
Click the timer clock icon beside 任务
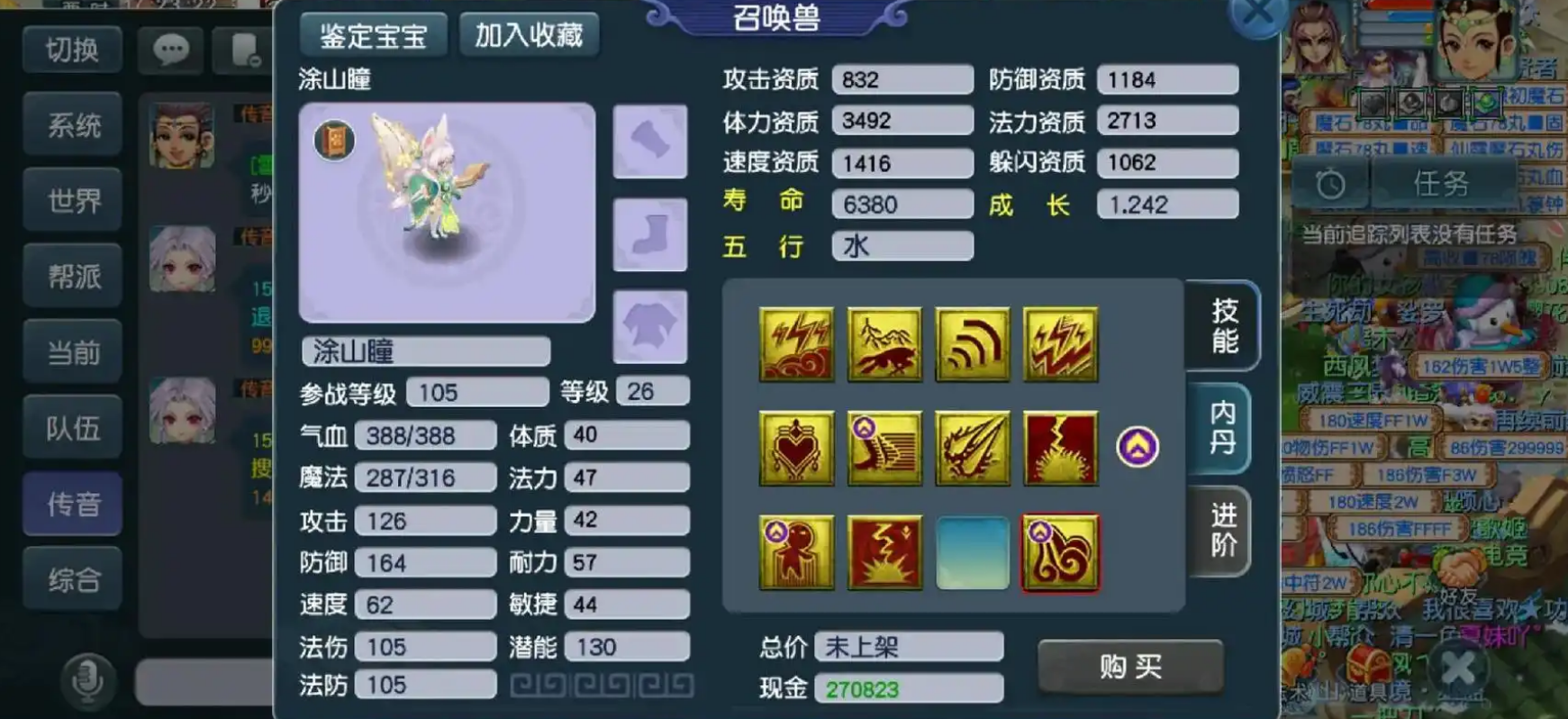(1331, 183)
